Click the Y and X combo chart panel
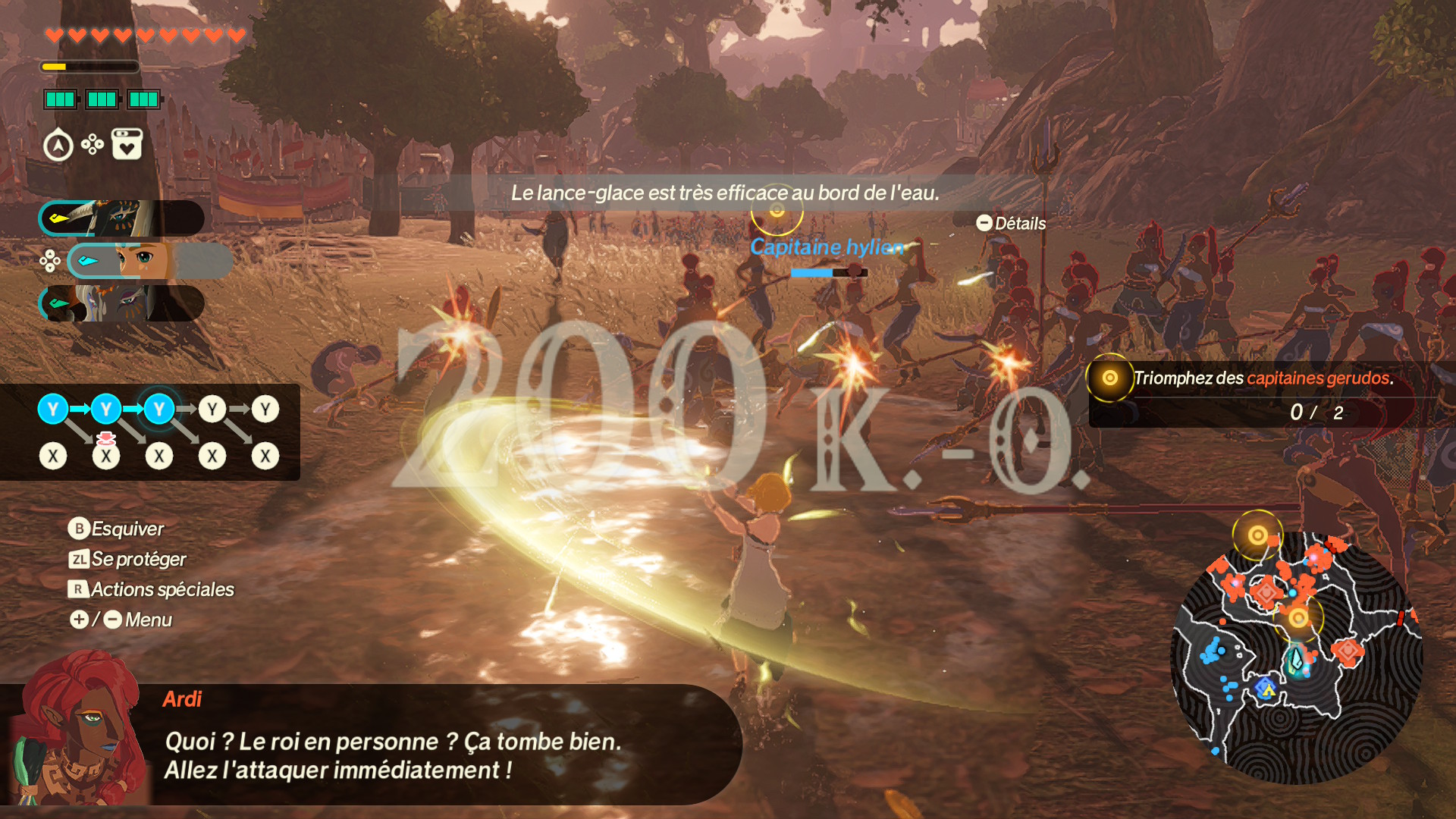Screen dimensions: 1456x819 pyautogui.click(x=150, y=432)
